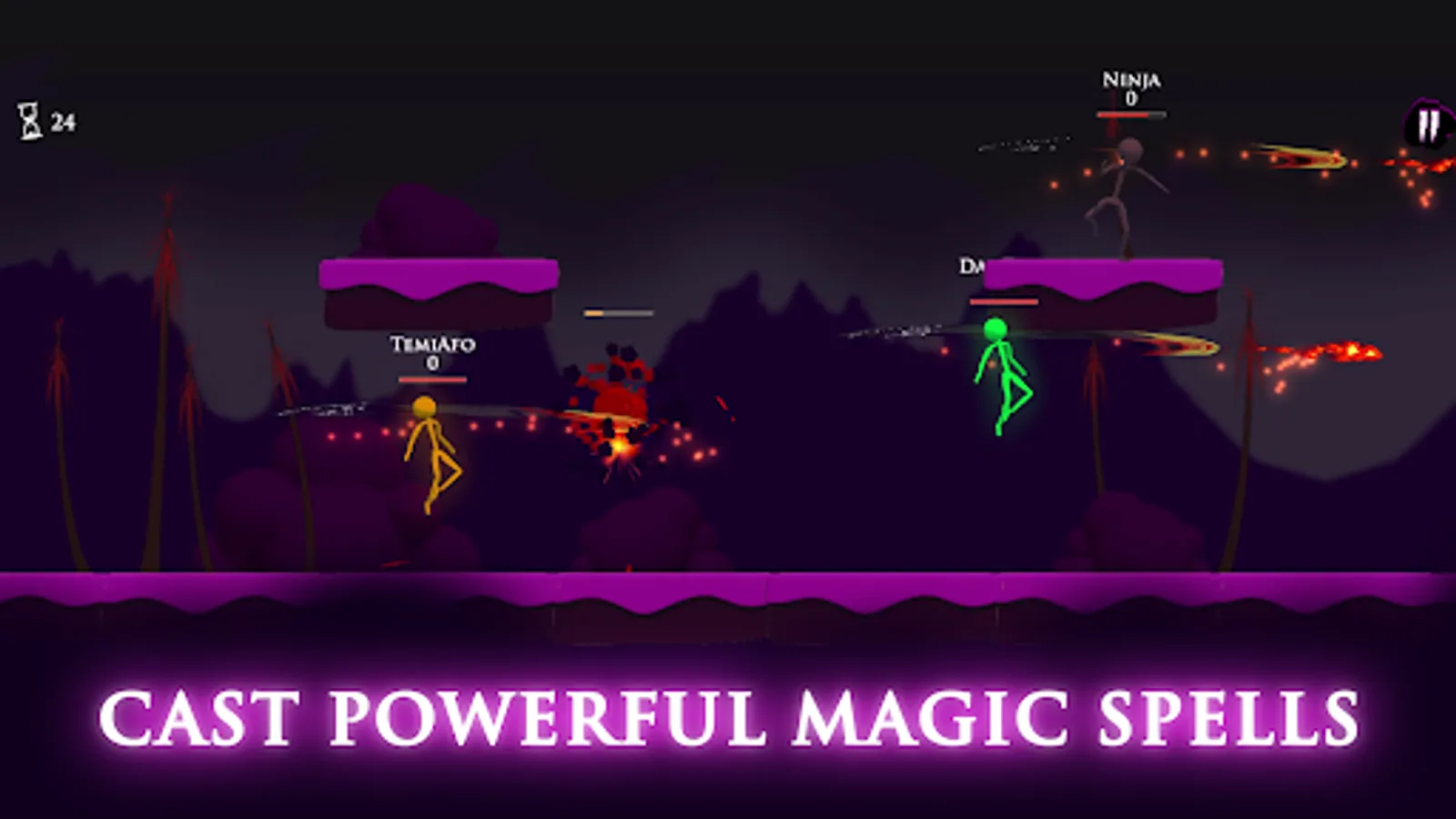Tap the pause icon in top-right corner
Screen dimensions: 1456x819
(x=1429, y=120)
